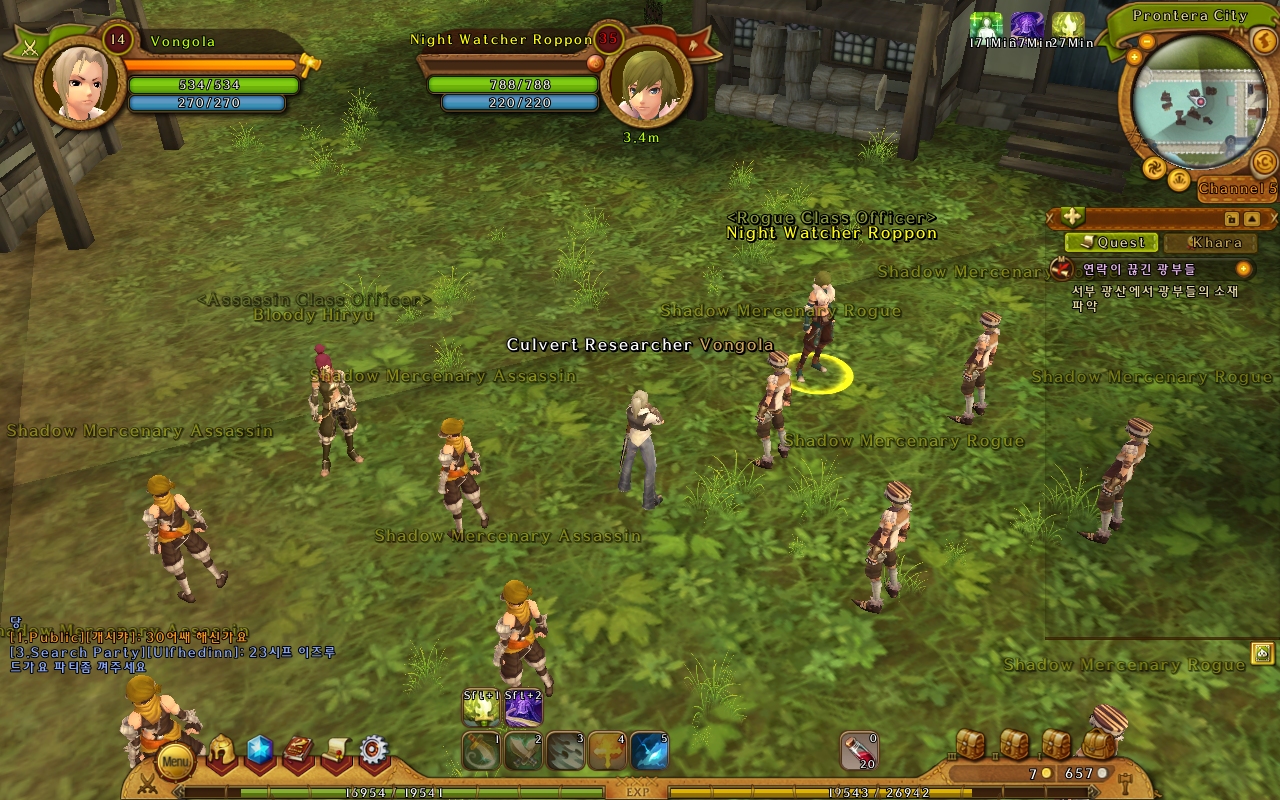Screen dimensions: 1280x800
Task: Activate the crossed swords skill in slot 2
Action: click(523, 751)
